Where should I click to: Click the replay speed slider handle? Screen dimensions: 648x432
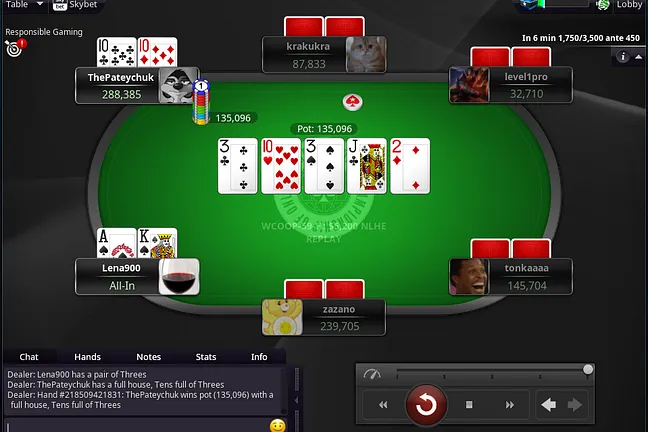pos(588,370)
